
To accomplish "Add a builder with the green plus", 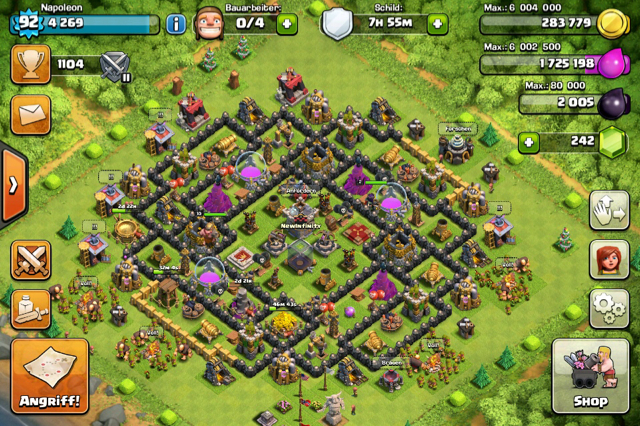I will (x=287, y=24).
